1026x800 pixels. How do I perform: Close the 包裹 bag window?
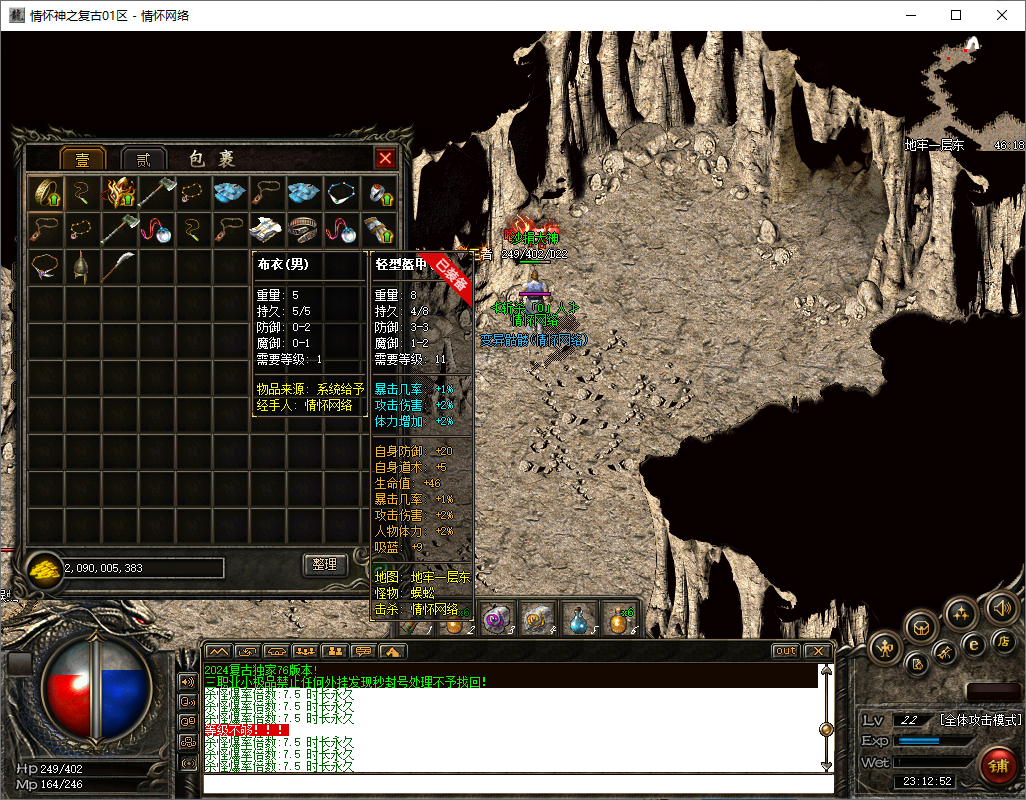tap(385, 158)
